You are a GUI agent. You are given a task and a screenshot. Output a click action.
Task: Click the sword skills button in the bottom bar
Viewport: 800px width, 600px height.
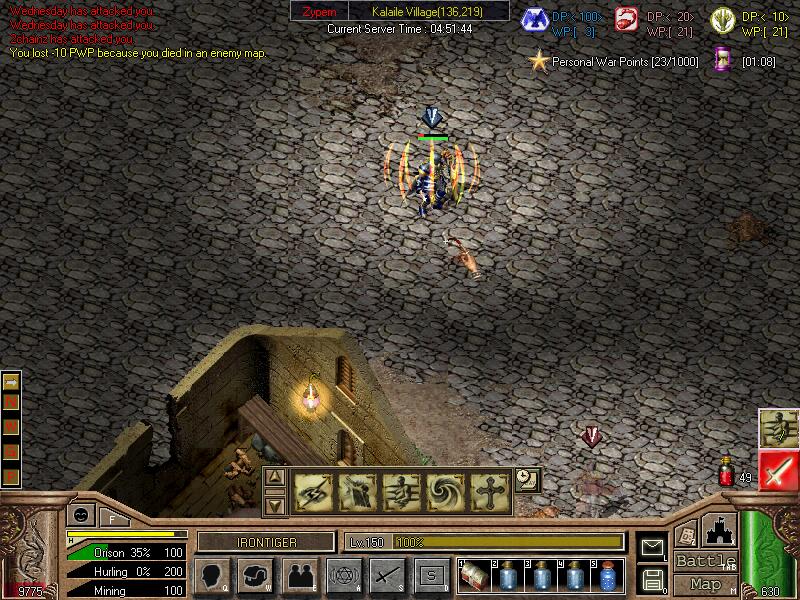[387, 576]
